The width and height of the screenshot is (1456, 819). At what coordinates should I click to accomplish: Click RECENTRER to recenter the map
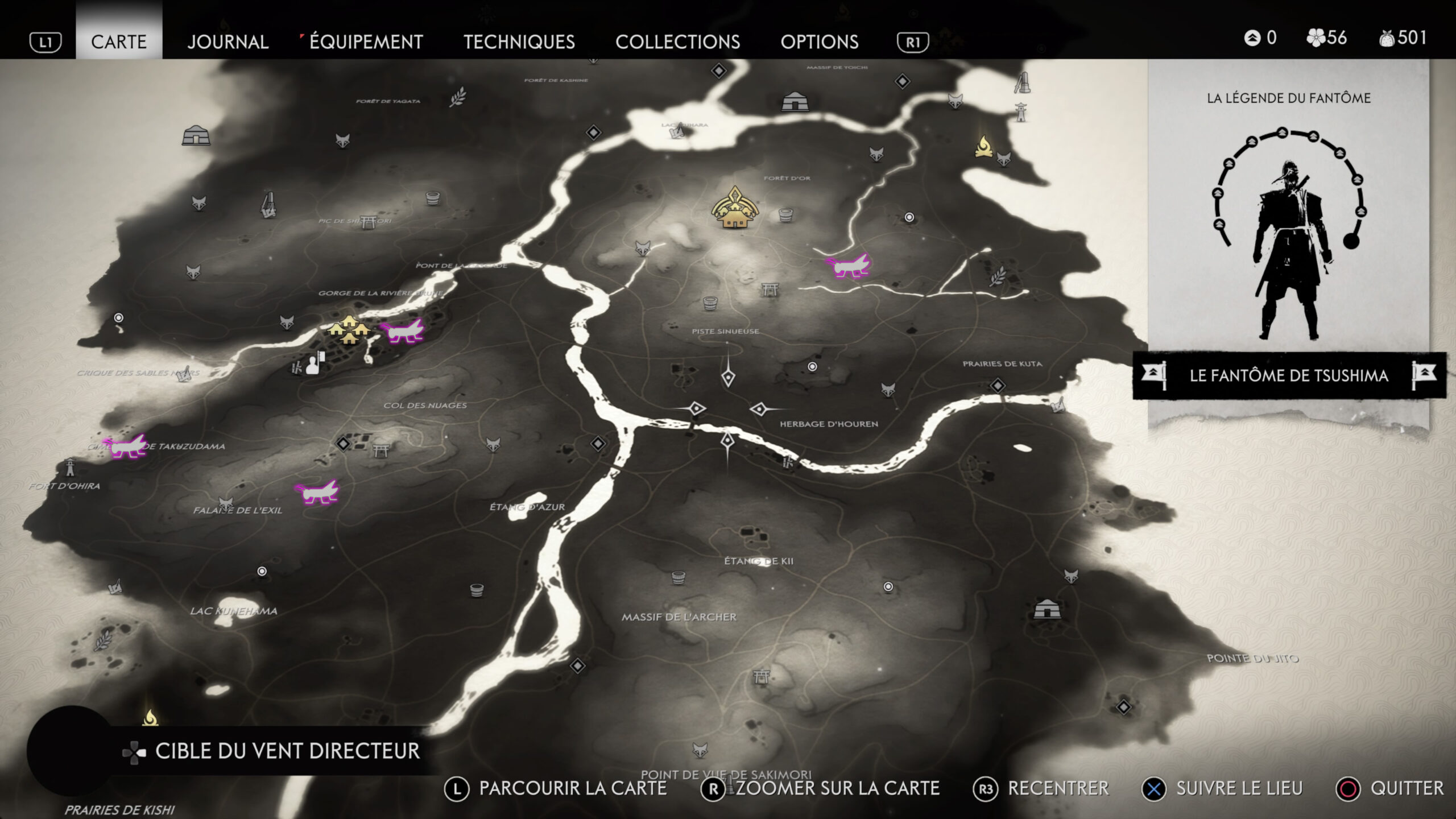(1061, 789)
